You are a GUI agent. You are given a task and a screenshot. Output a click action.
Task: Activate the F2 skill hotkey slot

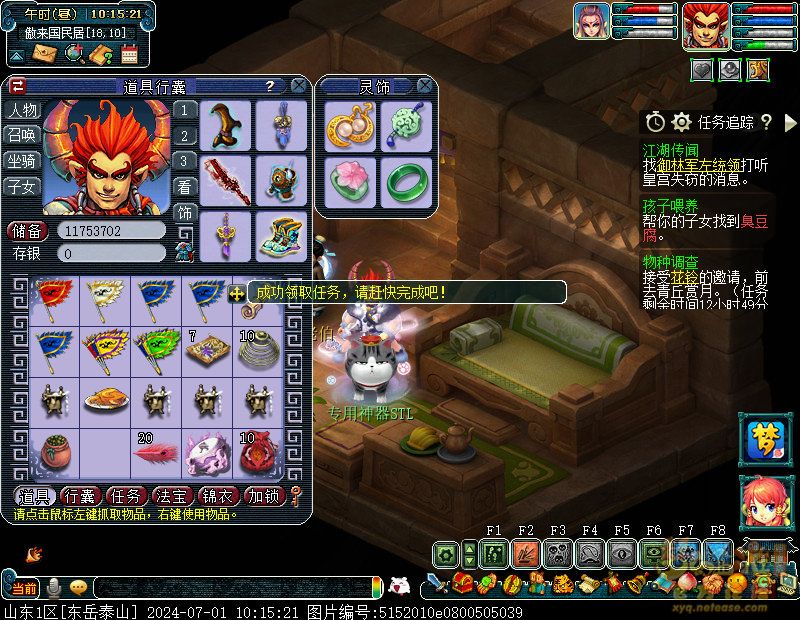click(526, 553)
